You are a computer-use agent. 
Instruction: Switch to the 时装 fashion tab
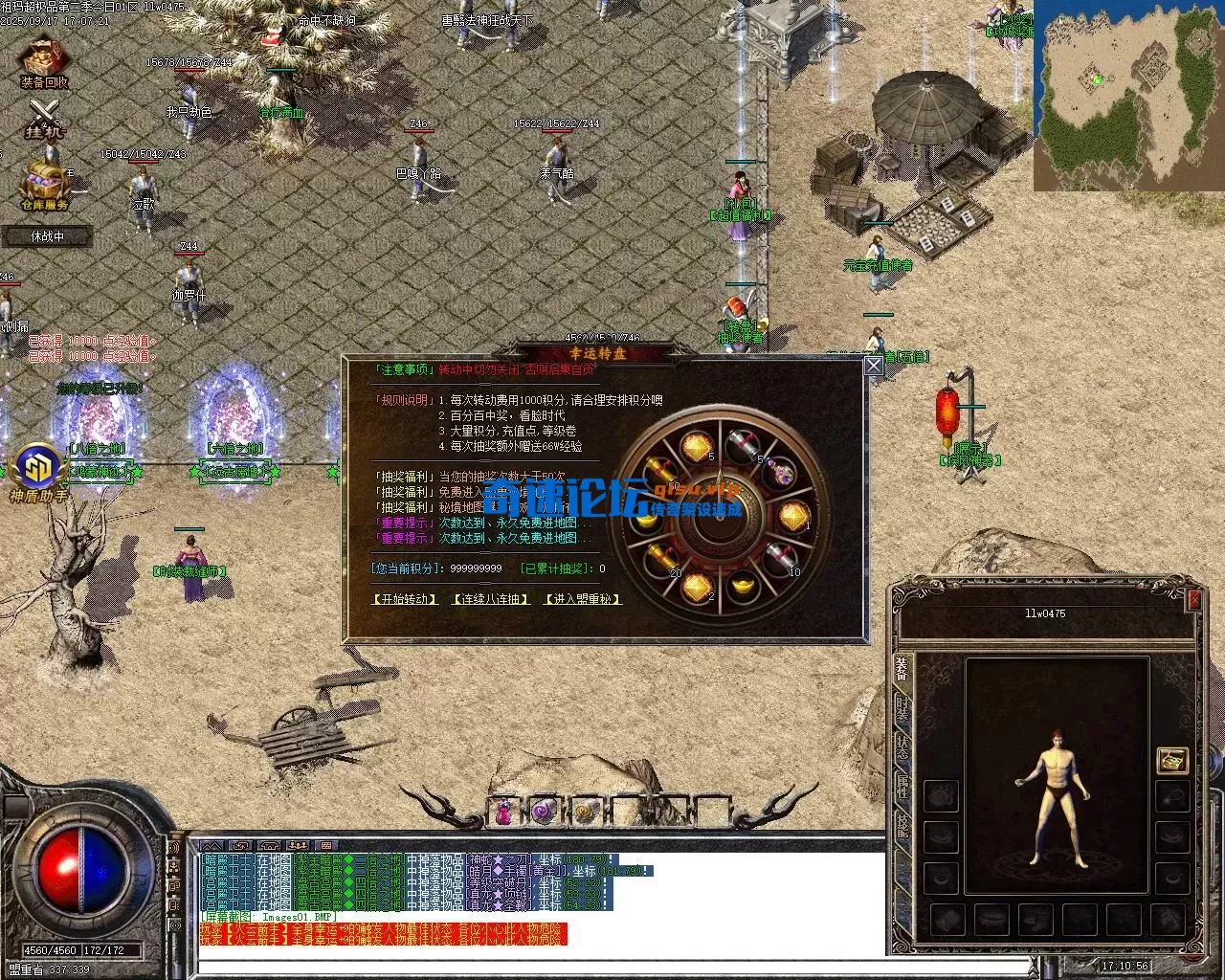(902, 709)
